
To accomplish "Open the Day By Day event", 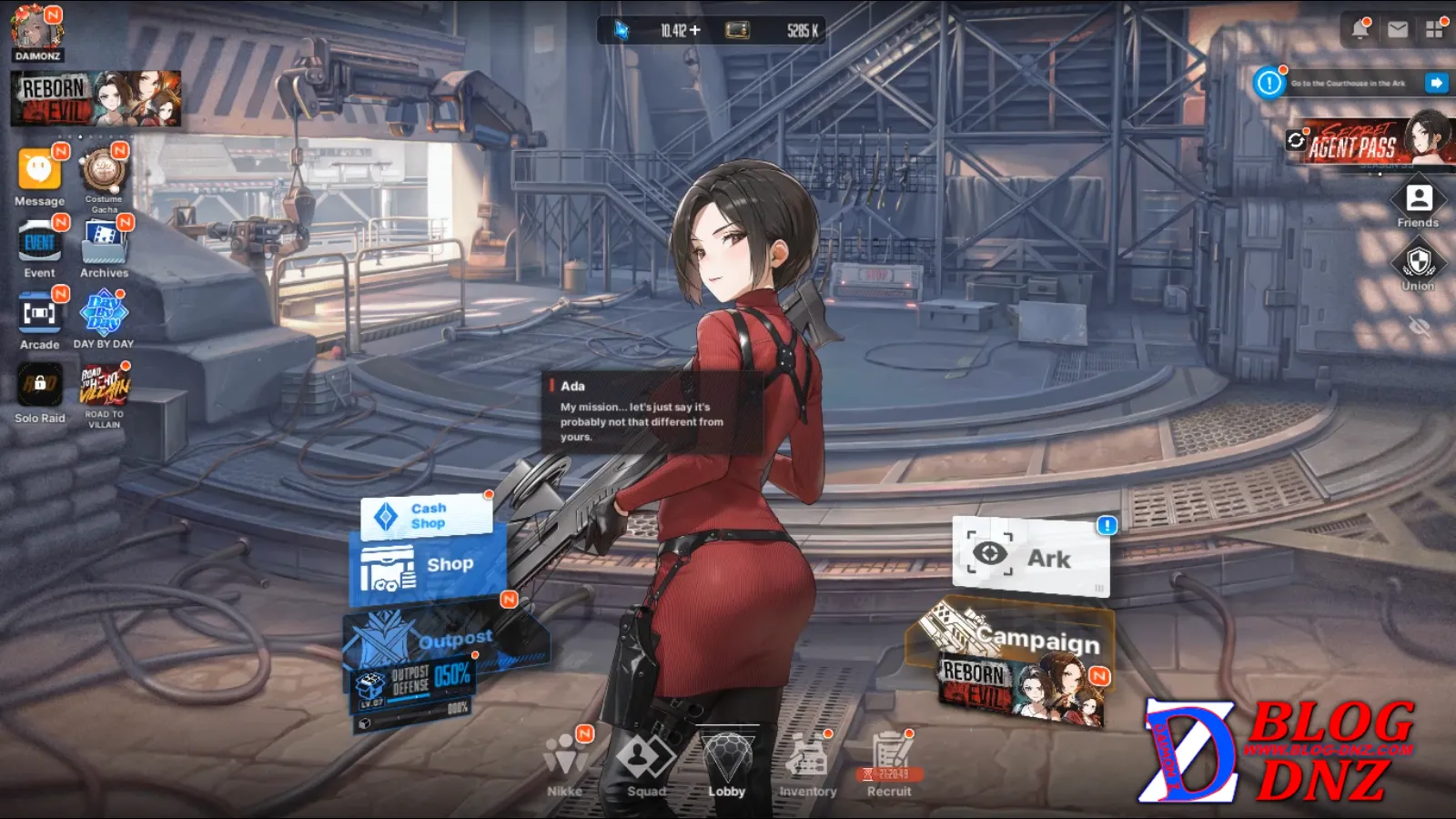I will click(104, 315).
